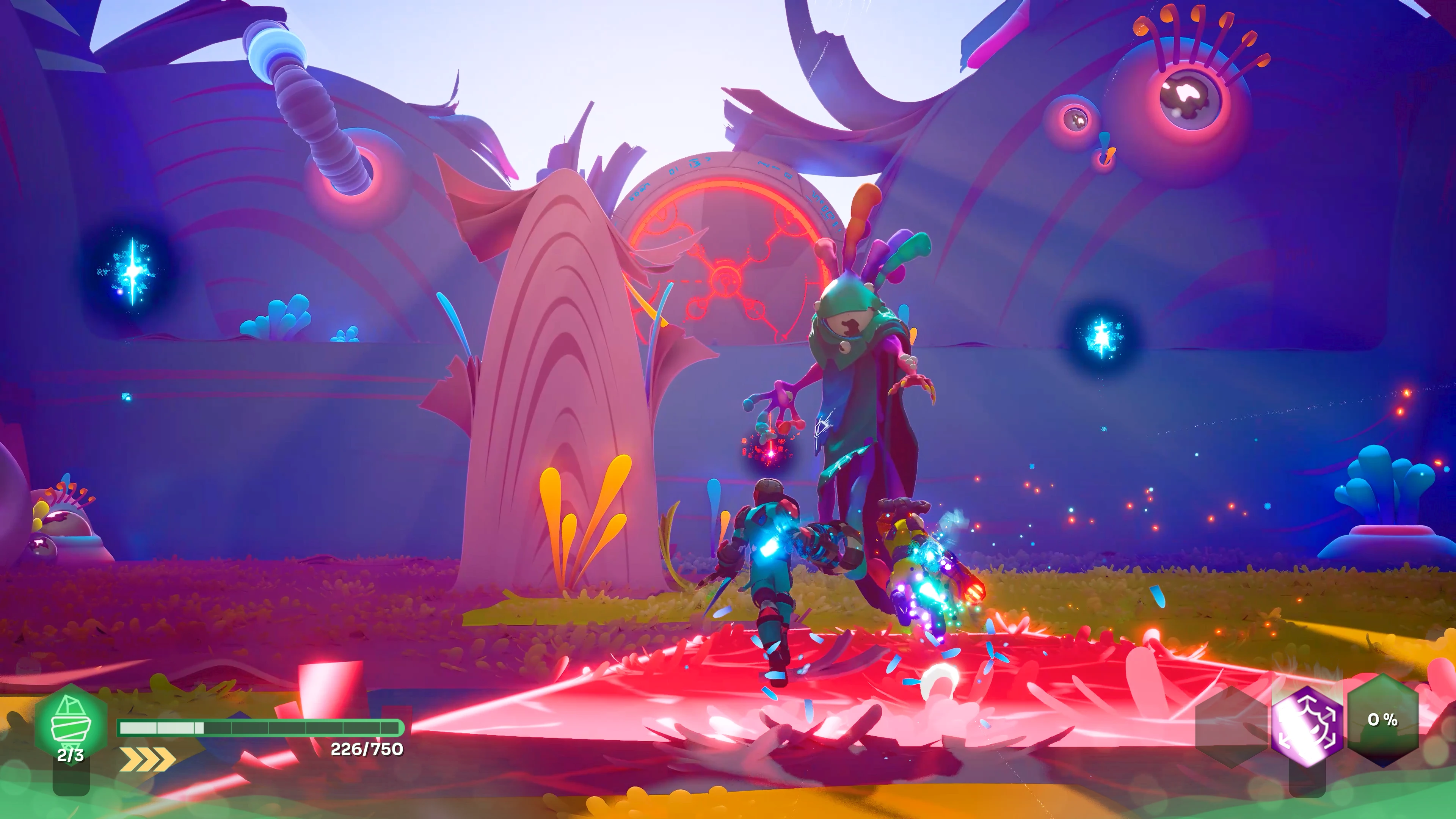
Task: Click the yellow triple-chevron dash indicator
Action: click(147, 759)
